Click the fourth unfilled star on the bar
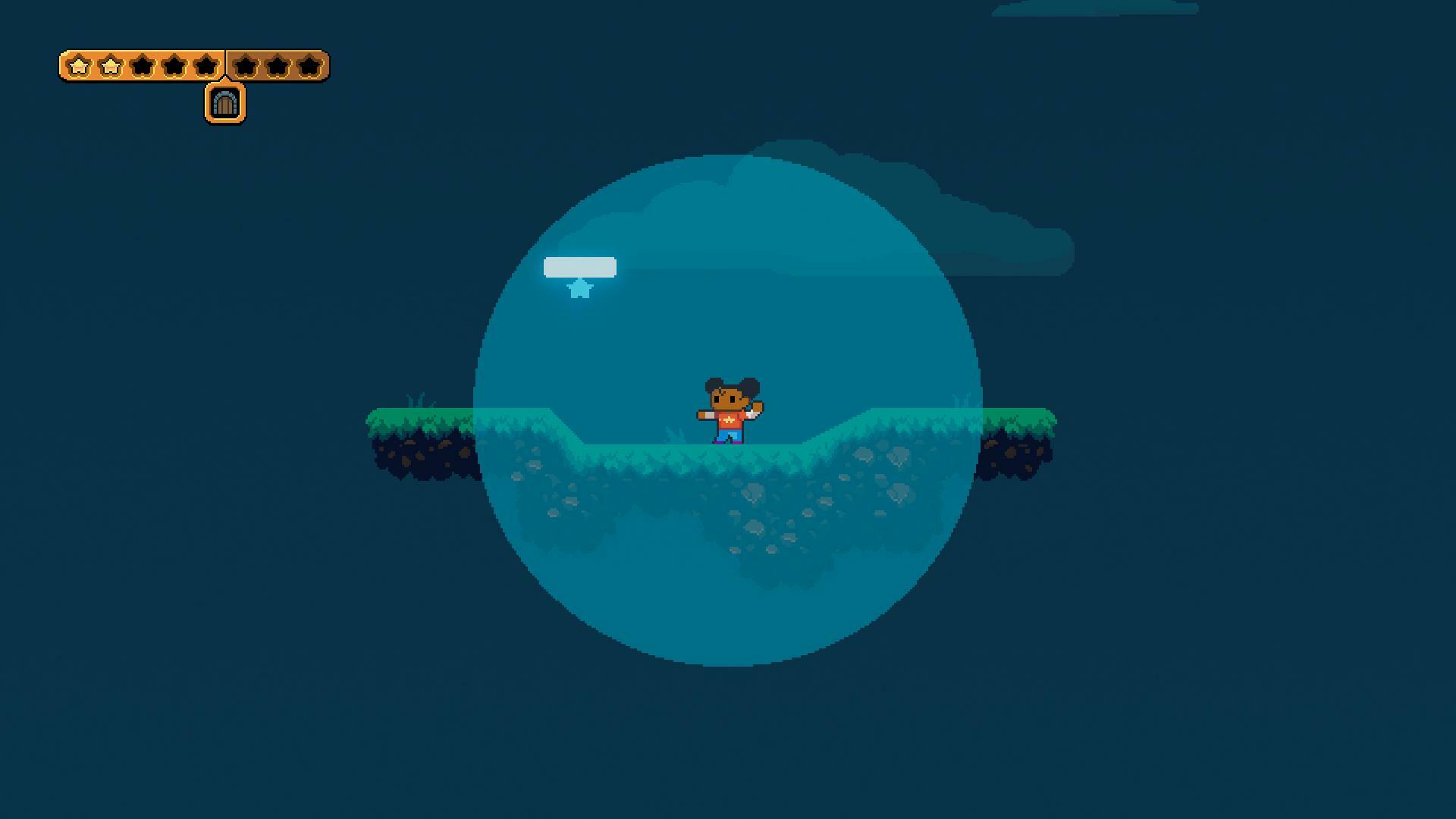Screen dimensions: 1456x819 [174, 64]
